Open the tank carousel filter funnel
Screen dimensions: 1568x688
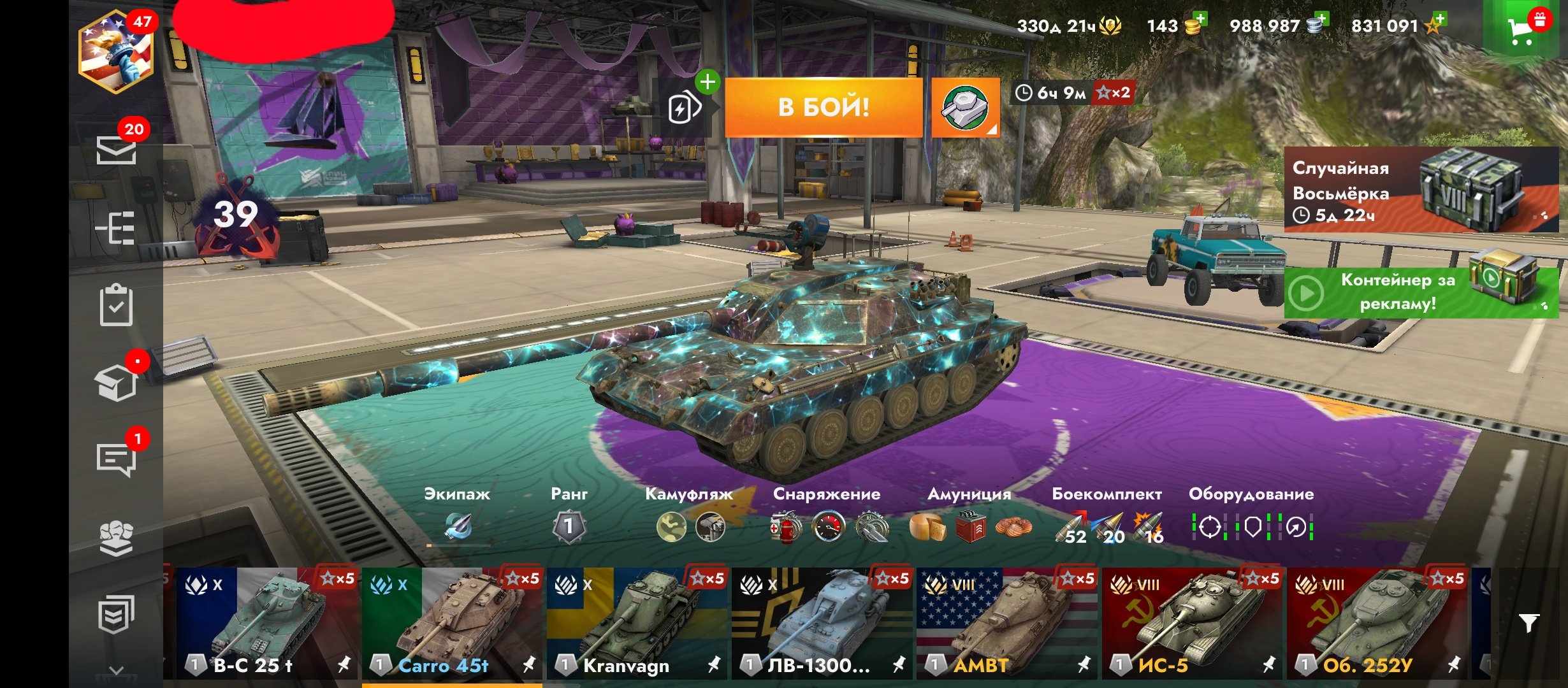tap(1528, 622)
